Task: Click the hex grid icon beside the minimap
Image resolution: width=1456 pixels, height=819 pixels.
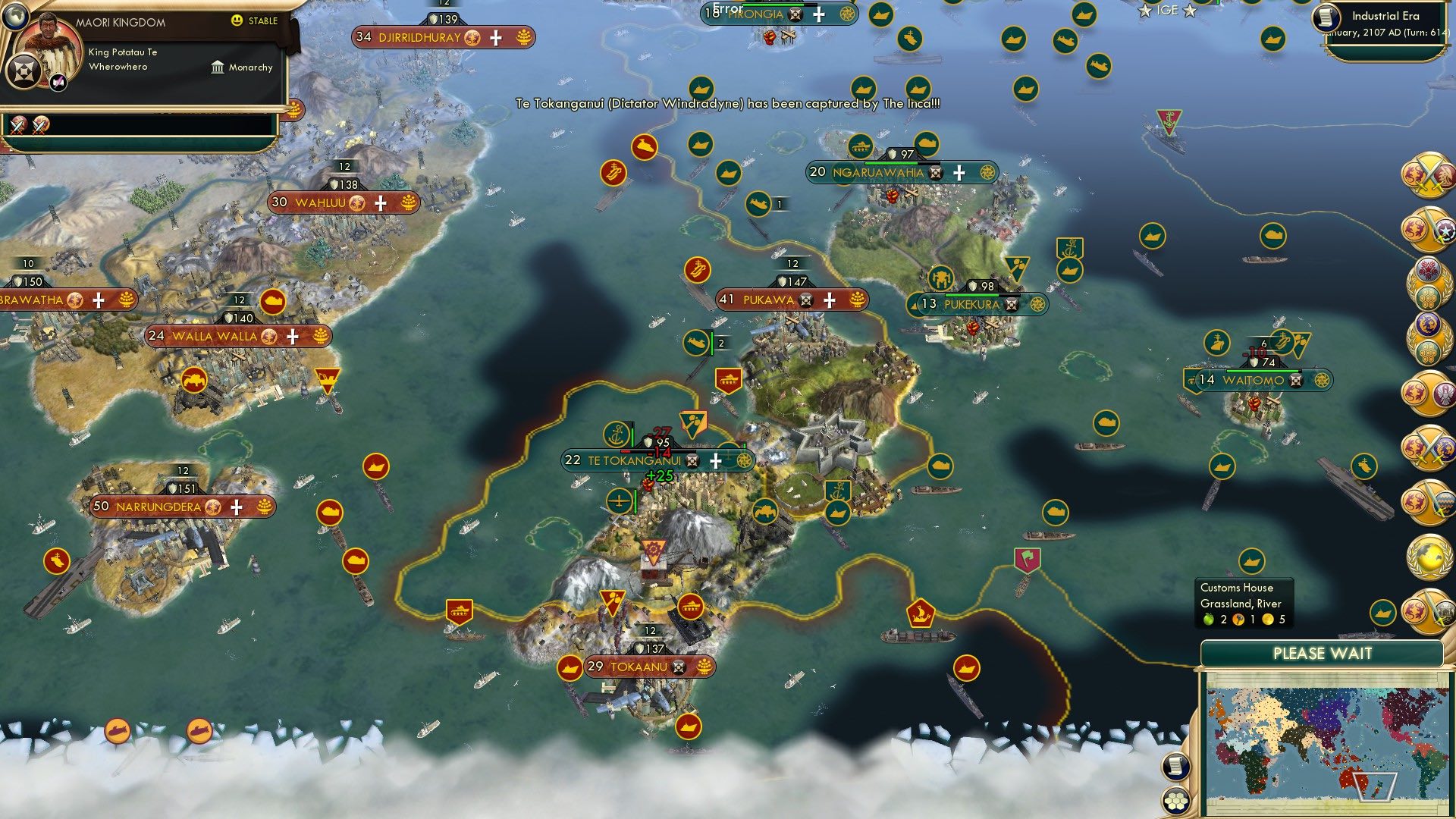Action: click(x=1175, y=799)
